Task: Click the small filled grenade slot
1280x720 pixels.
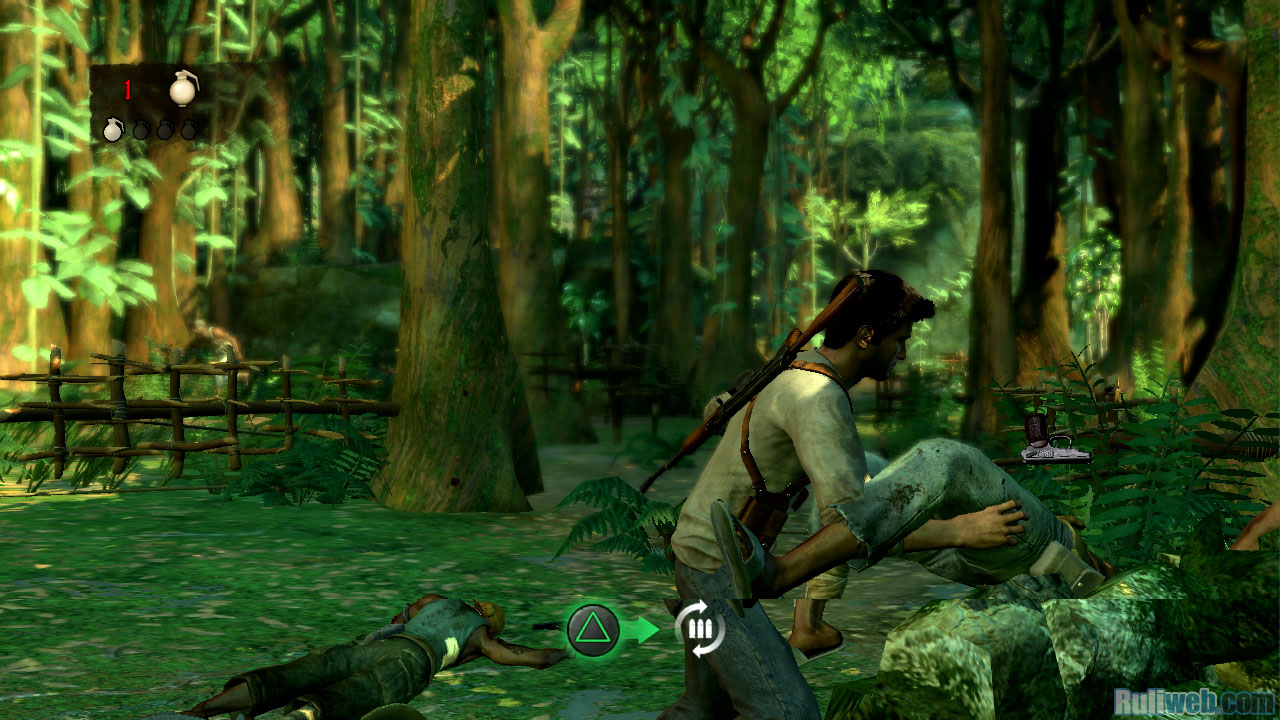Action: [x=114, y=129]
